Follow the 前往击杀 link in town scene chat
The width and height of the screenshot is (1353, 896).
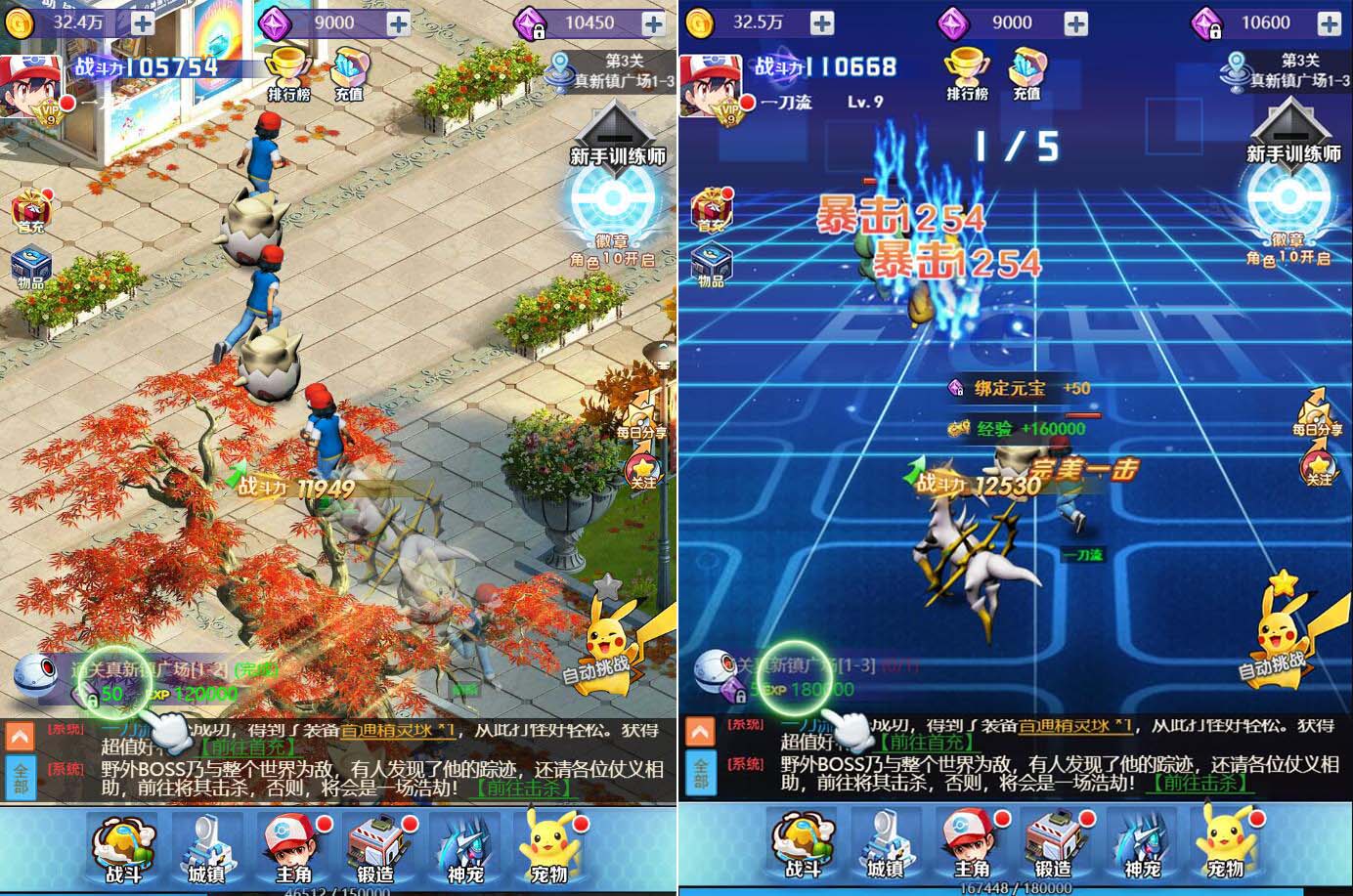[x=524, y=787]
